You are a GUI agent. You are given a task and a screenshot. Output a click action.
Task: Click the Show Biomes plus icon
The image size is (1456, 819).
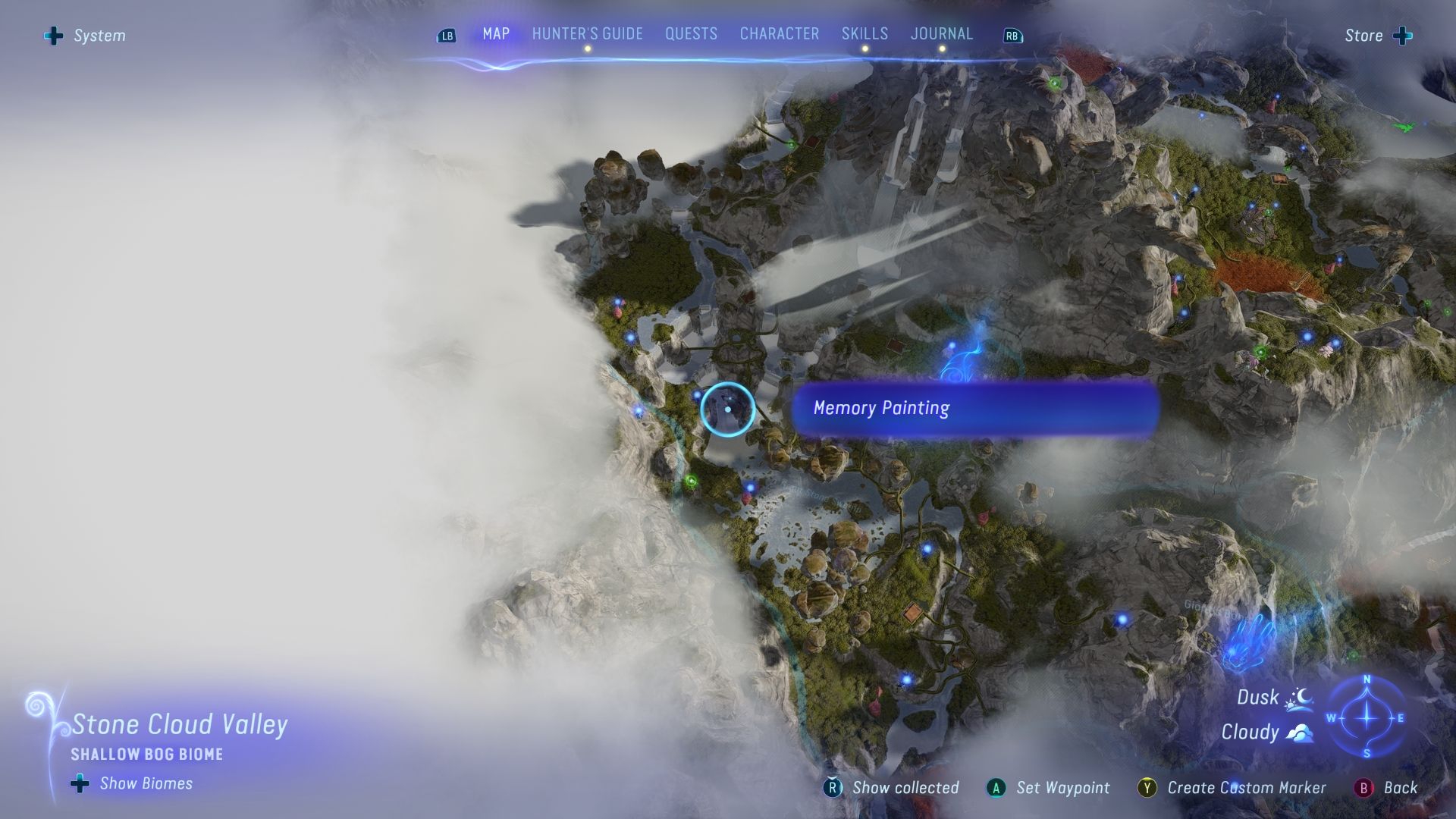[x=78, y=783]
